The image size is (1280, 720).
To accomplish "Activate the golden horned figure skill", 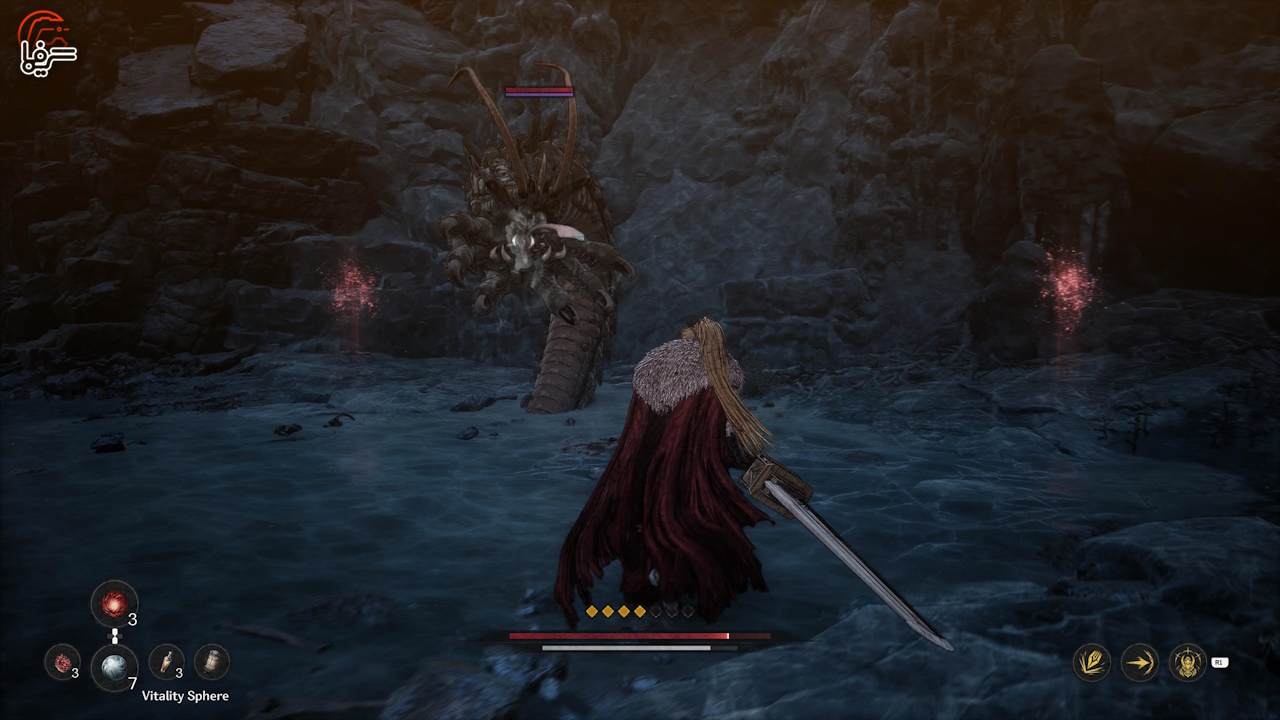I will [x=1187, y=662].
